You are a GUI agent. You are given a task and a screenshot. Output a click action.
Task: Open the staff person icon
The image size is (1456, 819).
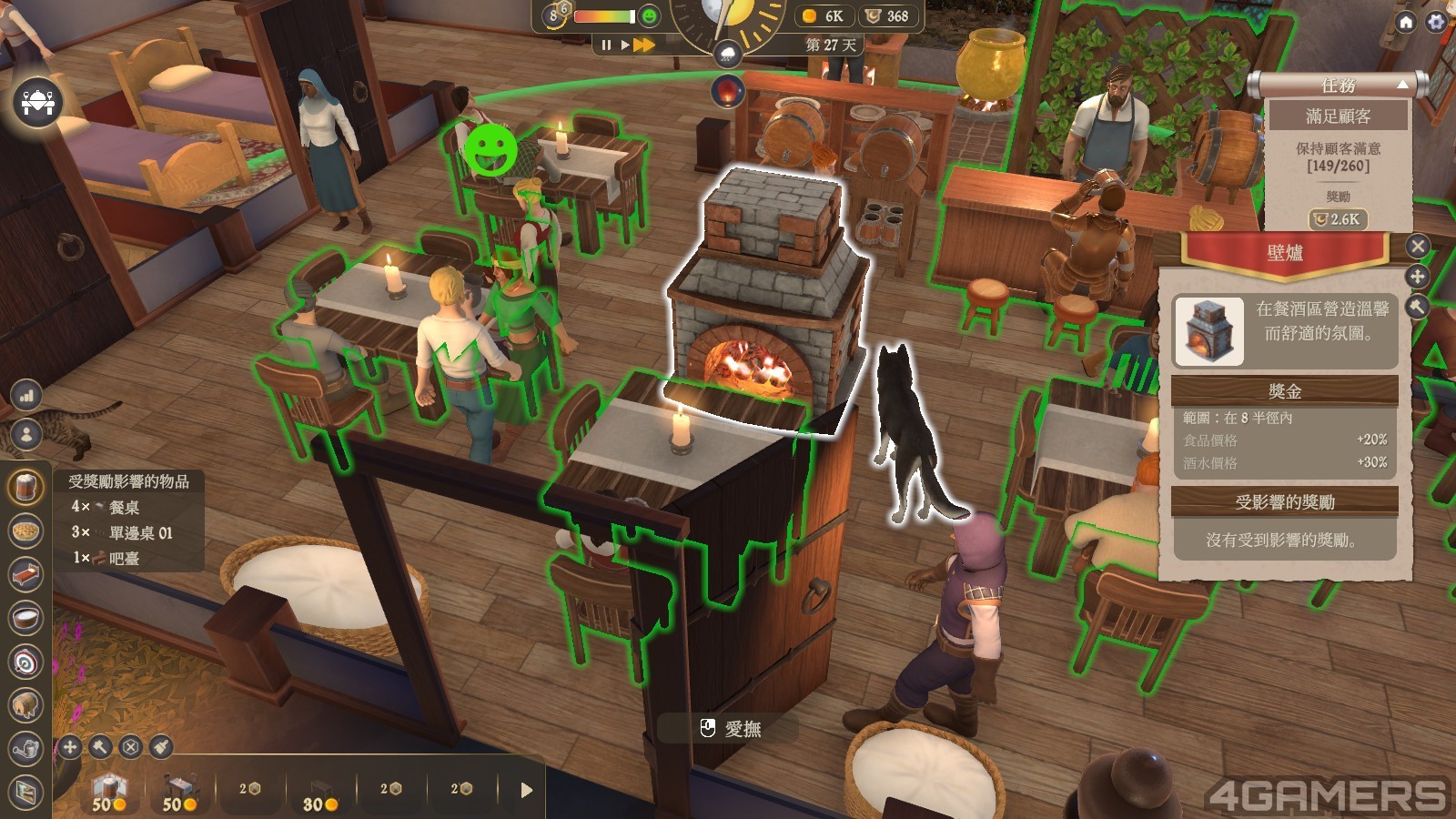26,434
